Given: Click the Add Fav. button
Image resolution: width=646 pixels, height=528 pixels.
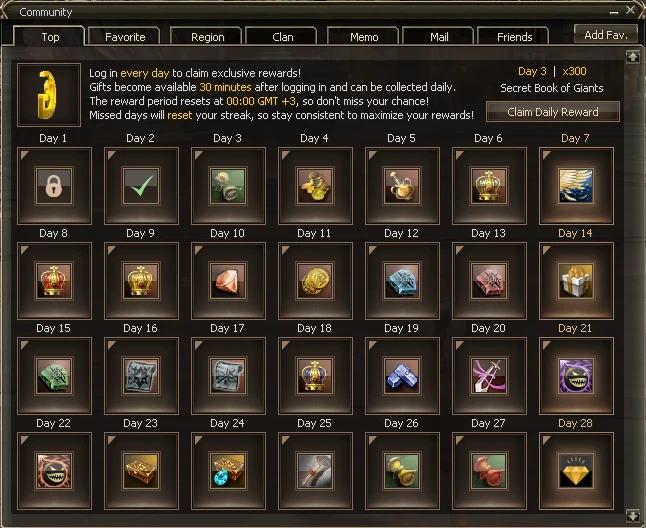Looking at the screenshot, I should coord(606,34).
